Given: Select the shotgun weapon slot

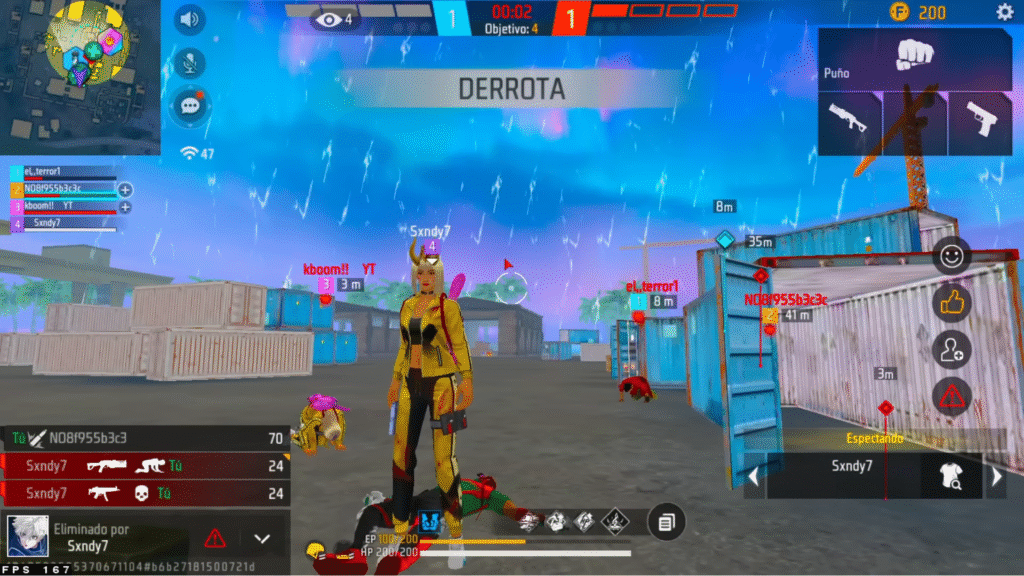Looking at the screenshot, I should pyautogui.click(x=849, y=124).
